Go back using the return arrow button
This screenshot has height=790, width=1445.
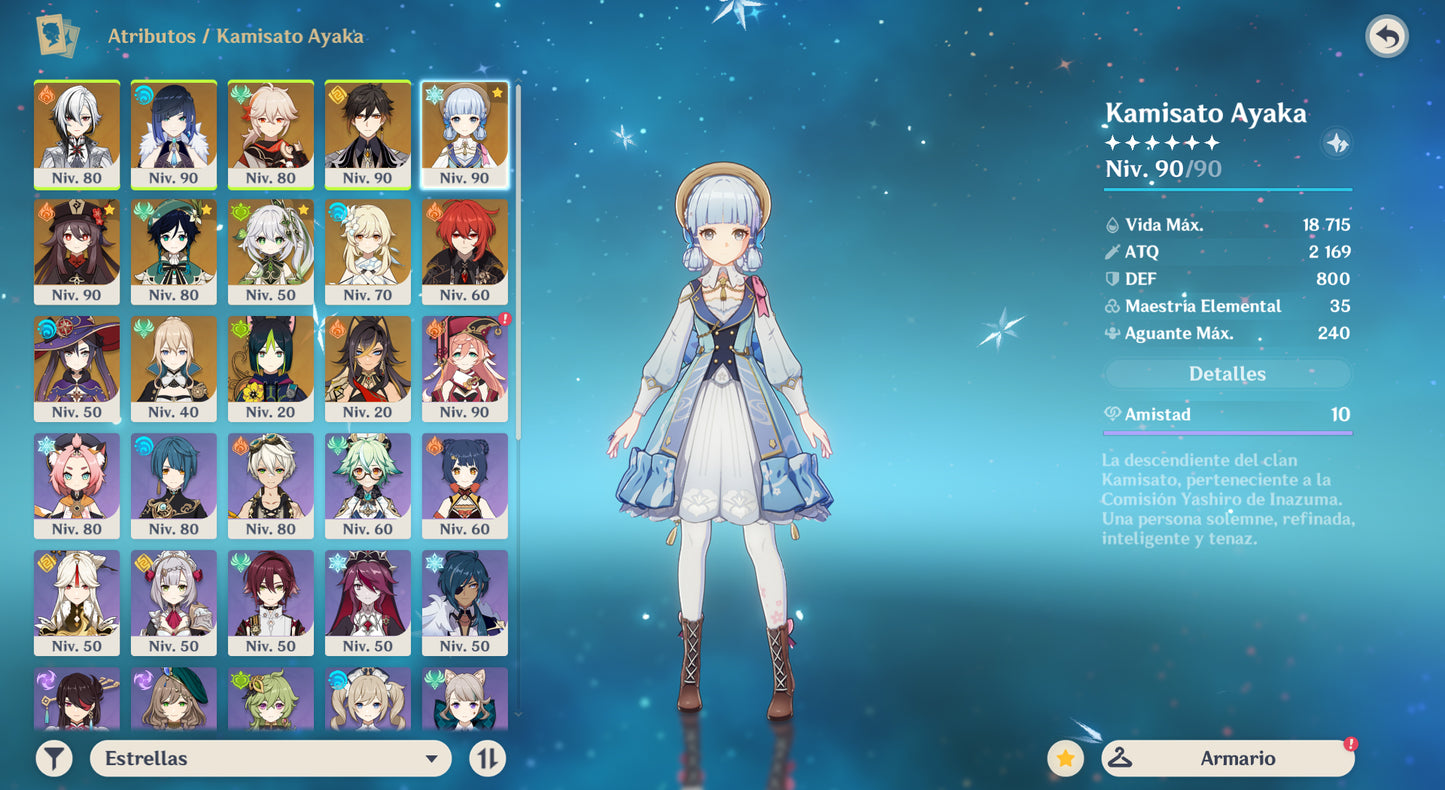[x=1386, y=38]
